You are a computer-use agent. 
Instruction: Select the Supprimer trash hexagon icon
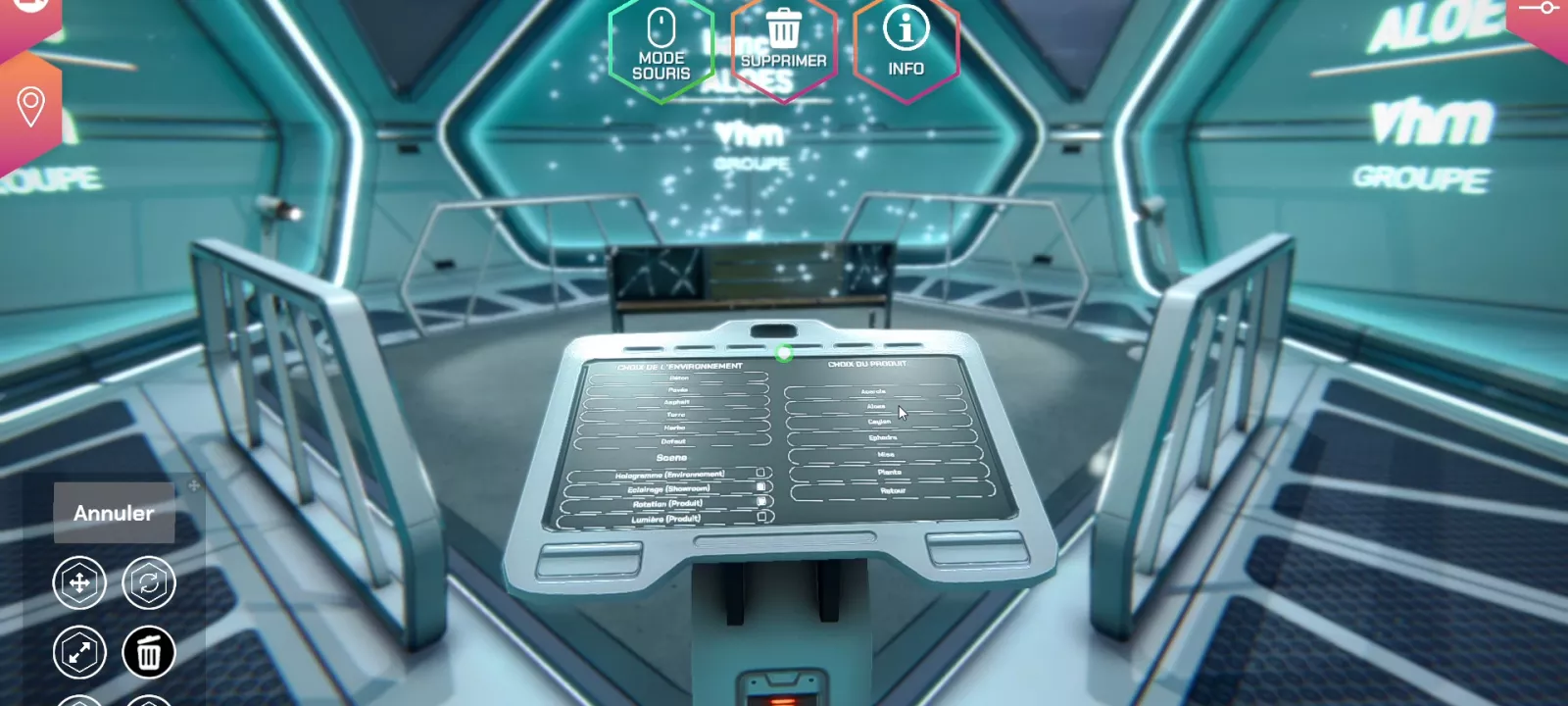781,44
